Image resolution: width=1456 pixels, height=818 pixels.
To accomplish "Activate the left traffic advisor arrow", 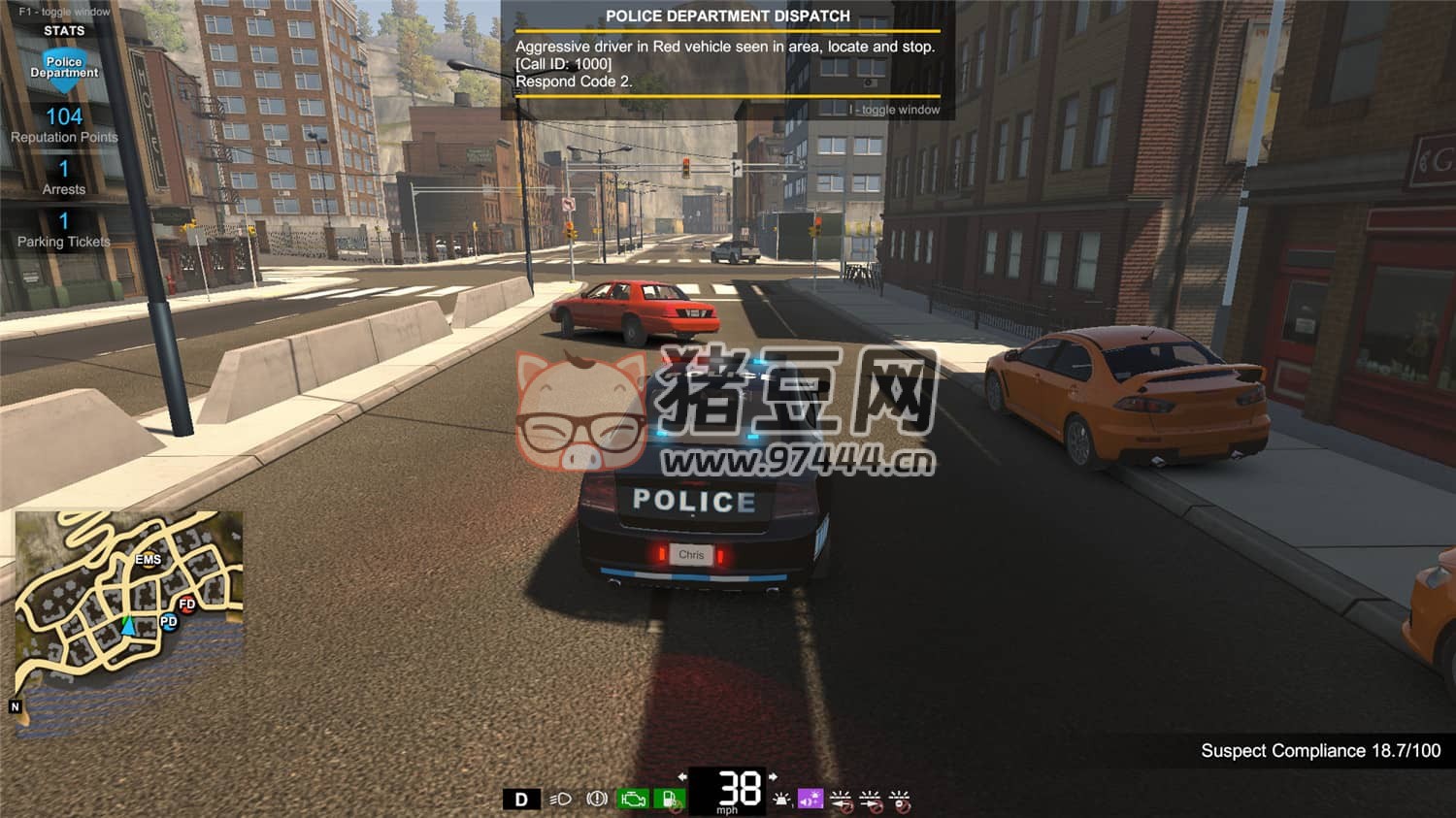I will click(x=841, y=800).
